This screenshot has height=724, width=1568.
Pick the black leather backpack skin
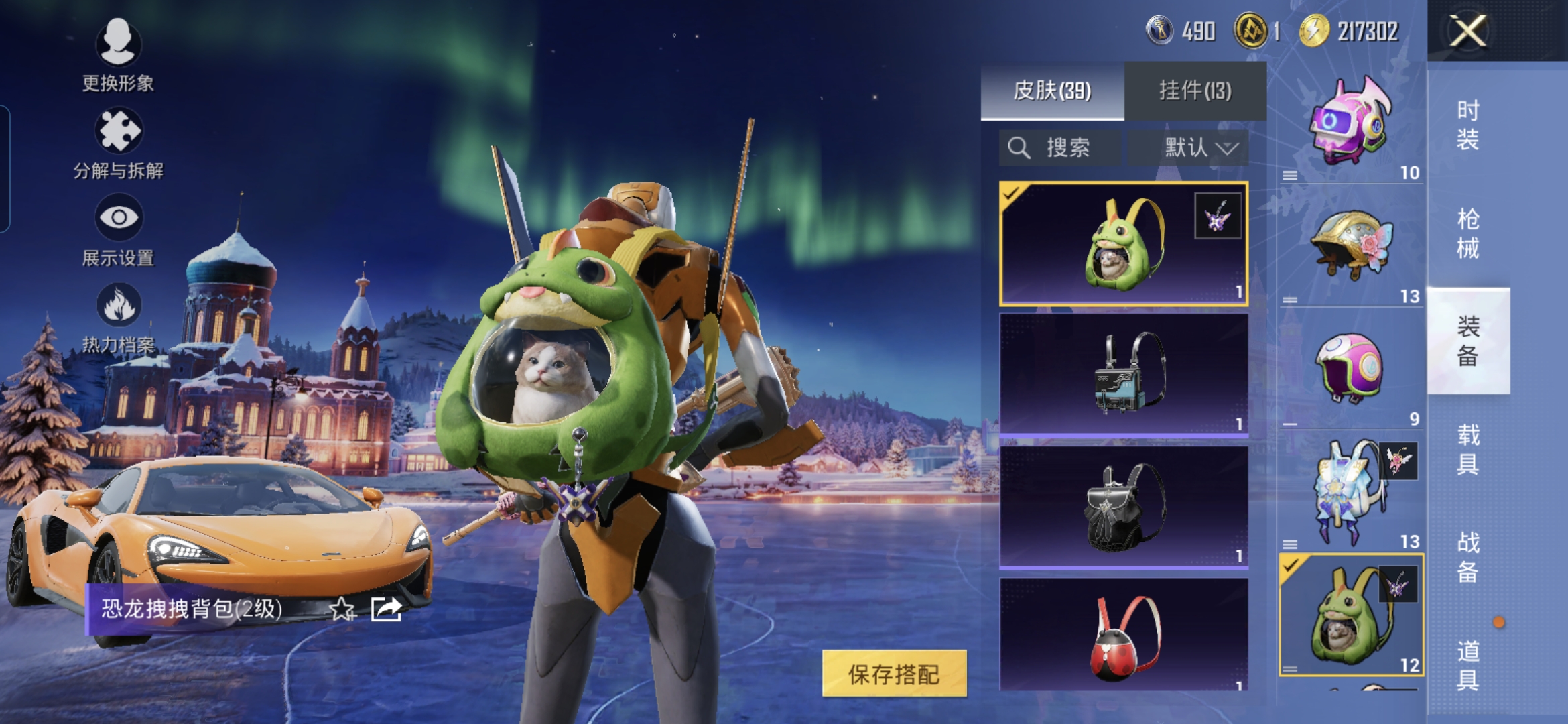point(1123,507)
